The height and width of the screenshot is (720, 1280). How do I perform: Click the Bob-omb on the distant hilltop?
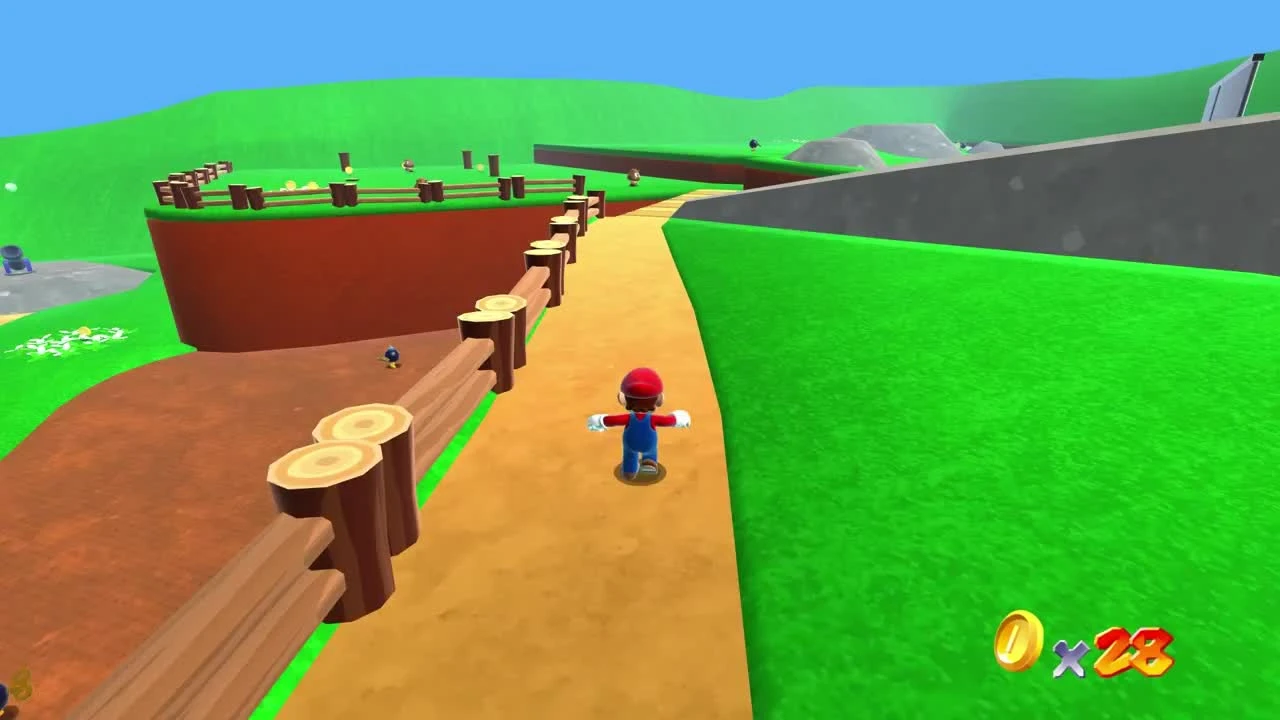tap(753, 143)
